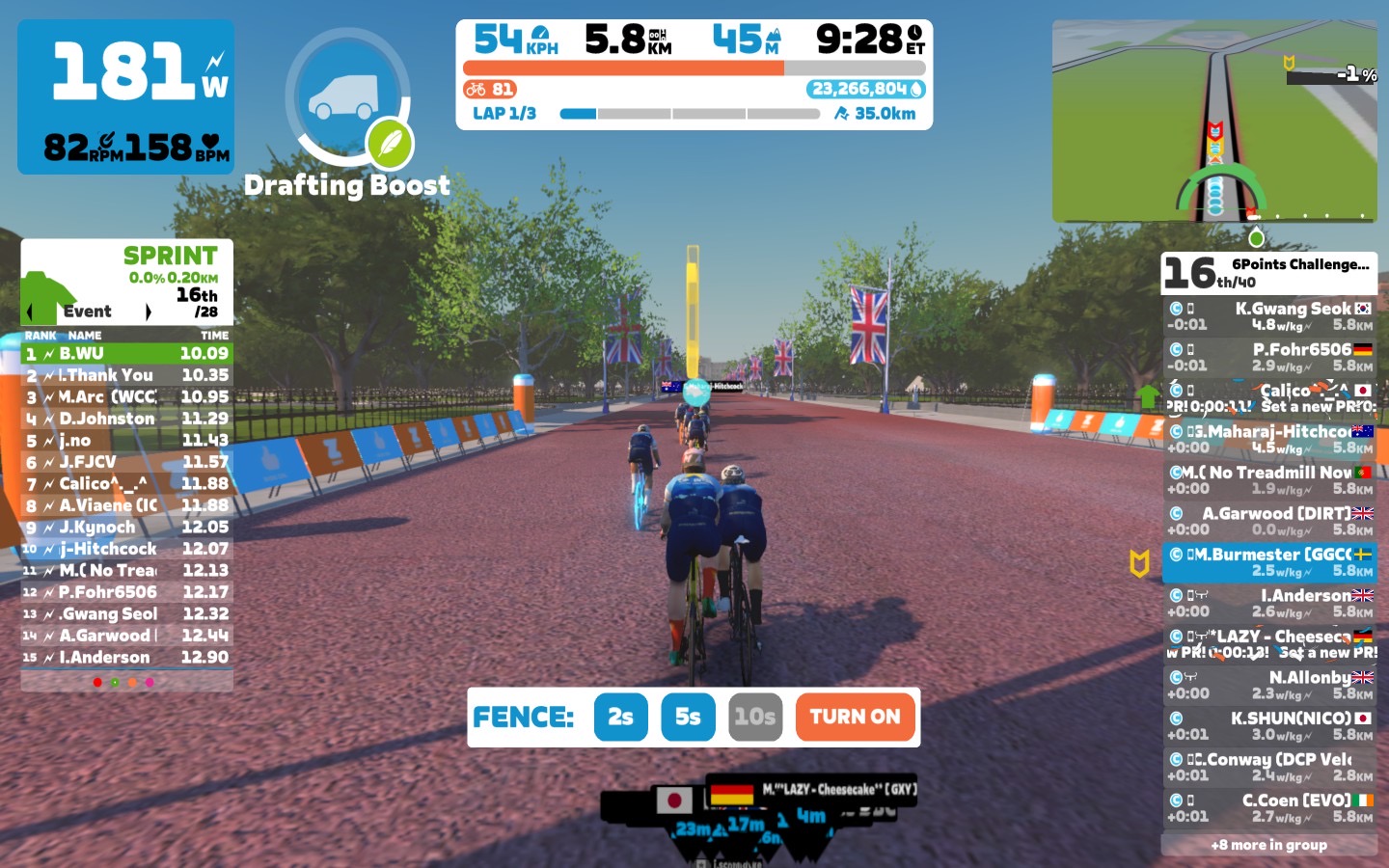
Task: Open the 6Points Challenge event position panel
Action: pos(1268,273)
